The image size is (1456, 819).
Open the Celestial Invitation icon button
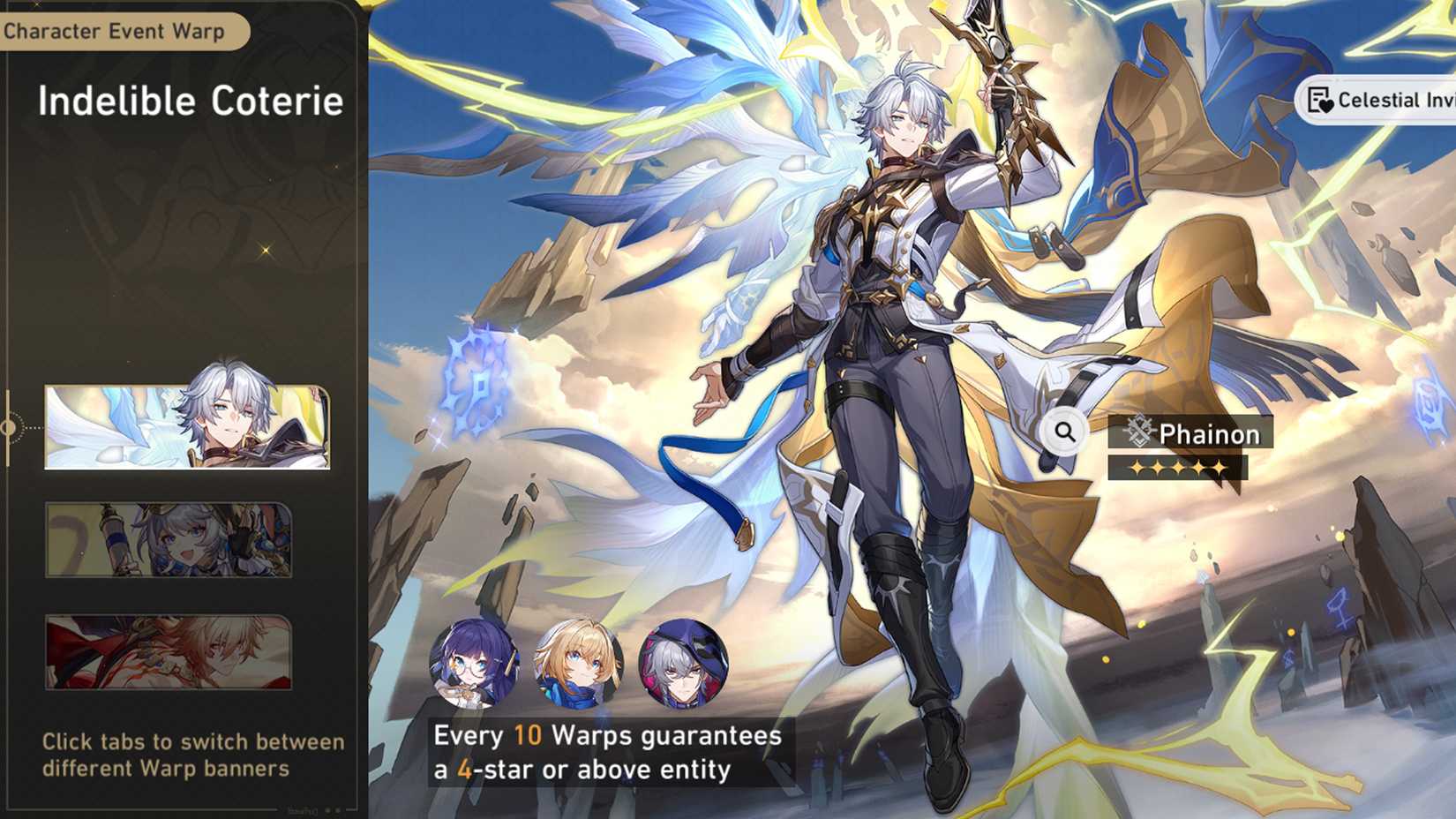click(x=1318, y=100)
